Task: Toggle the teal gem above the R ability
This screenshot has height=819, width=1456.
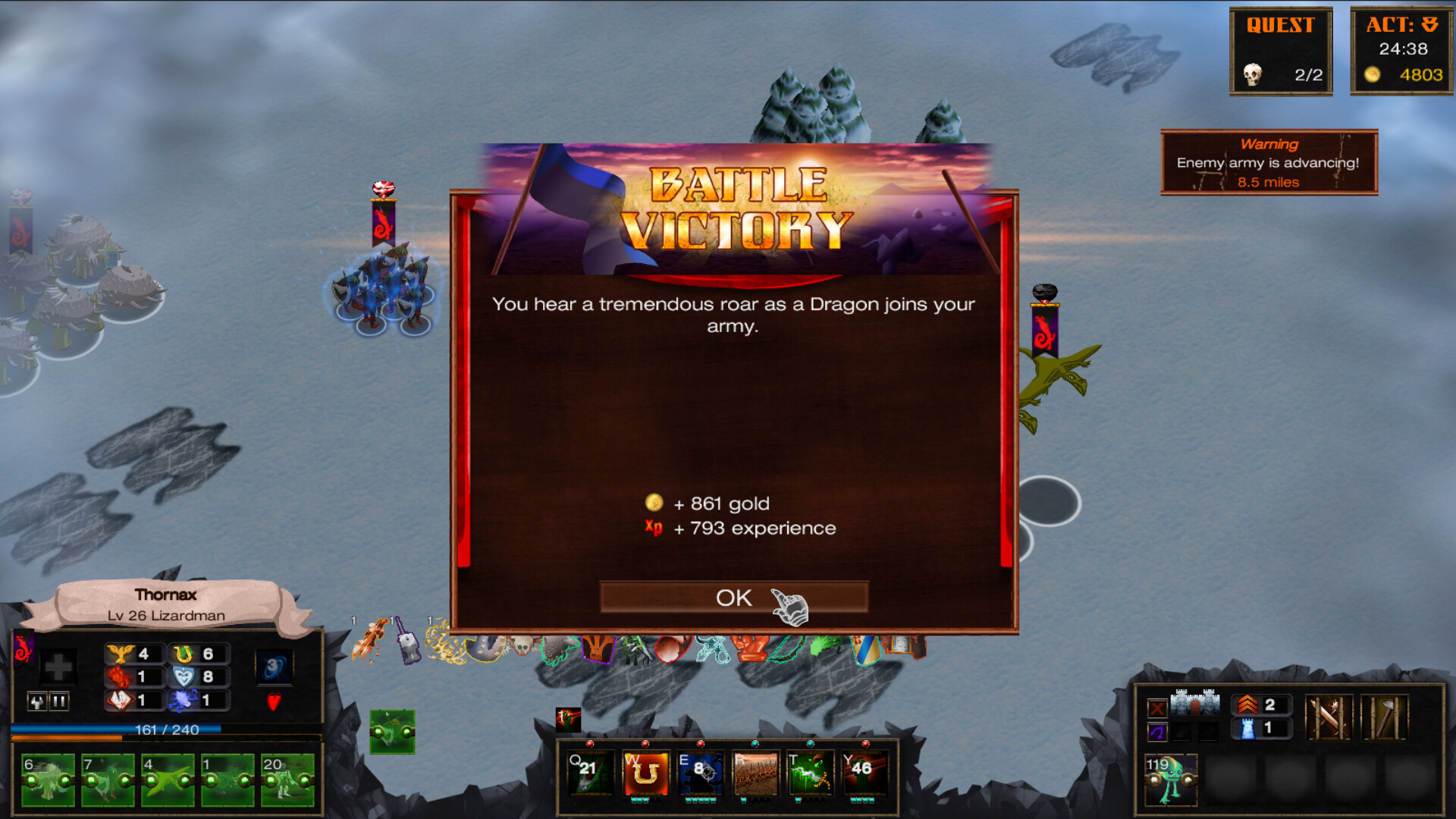Action: pos(755,743)
